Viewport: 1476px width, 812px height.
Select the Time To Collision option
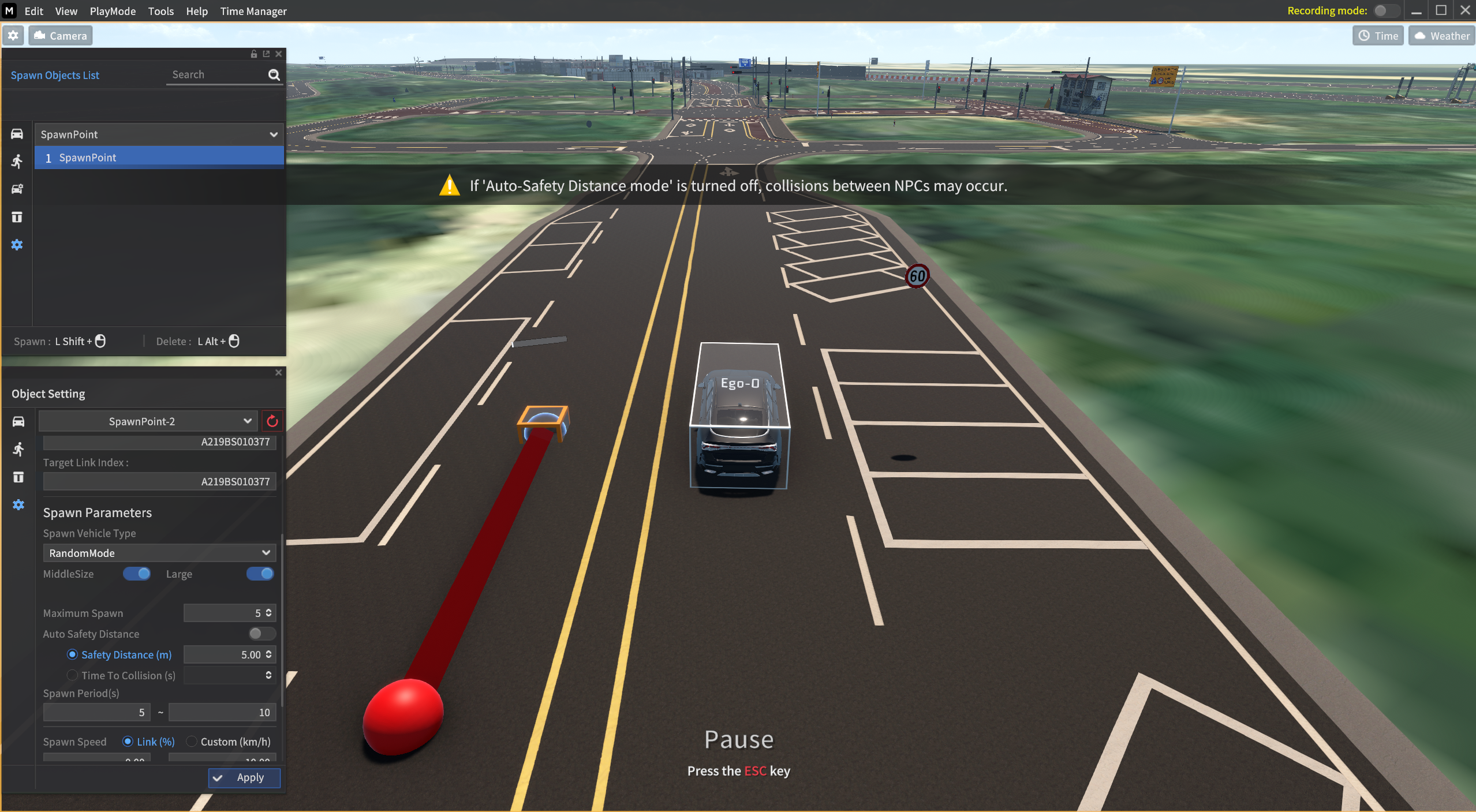72,675
